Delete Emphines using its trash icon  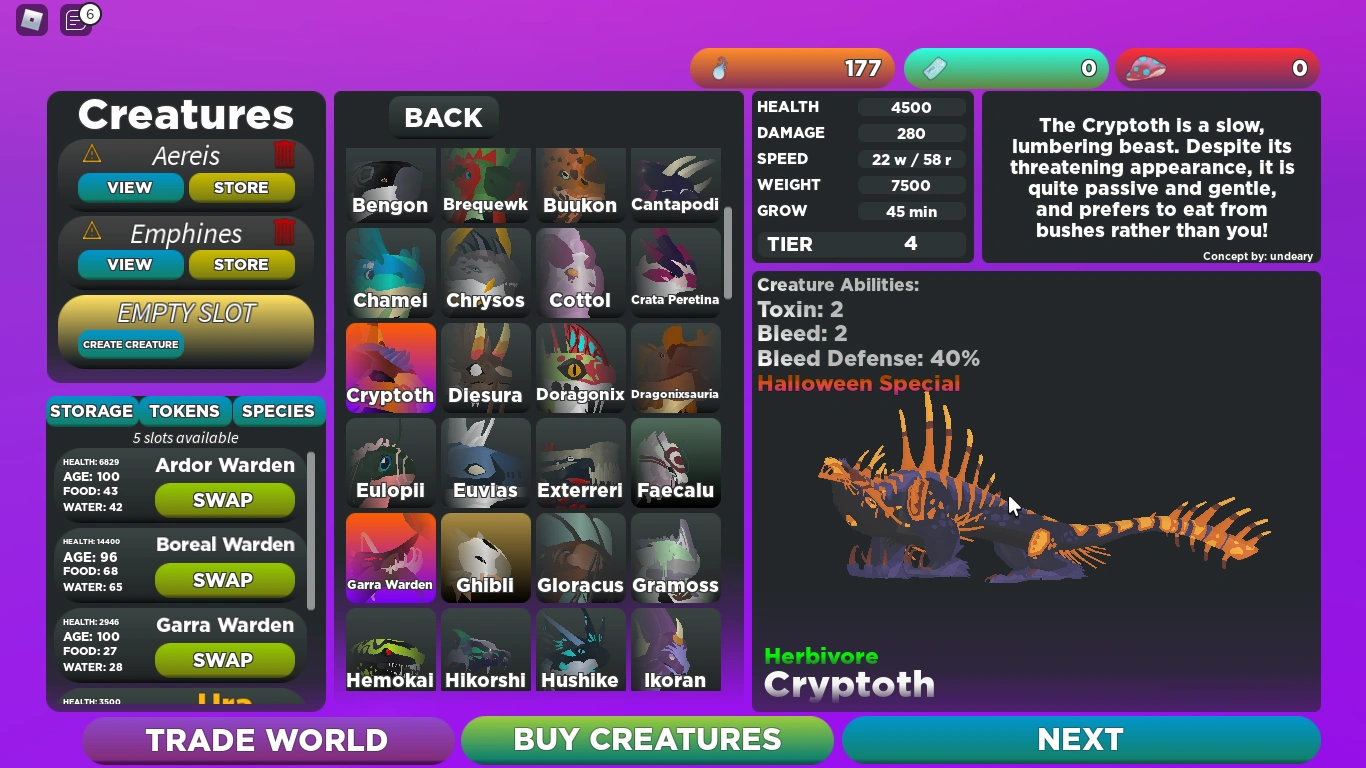click(285, 233)
